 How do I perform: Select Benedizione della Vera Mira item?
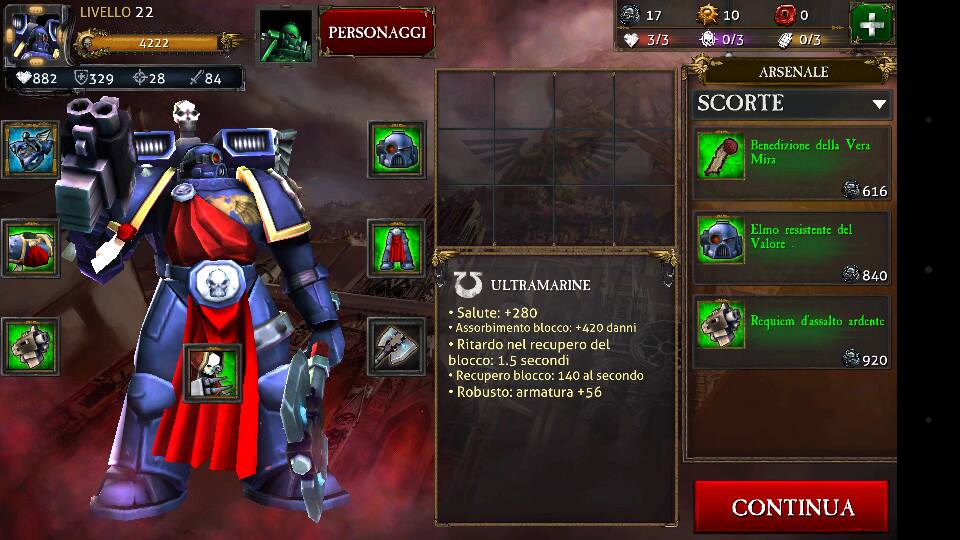[791, 166]
